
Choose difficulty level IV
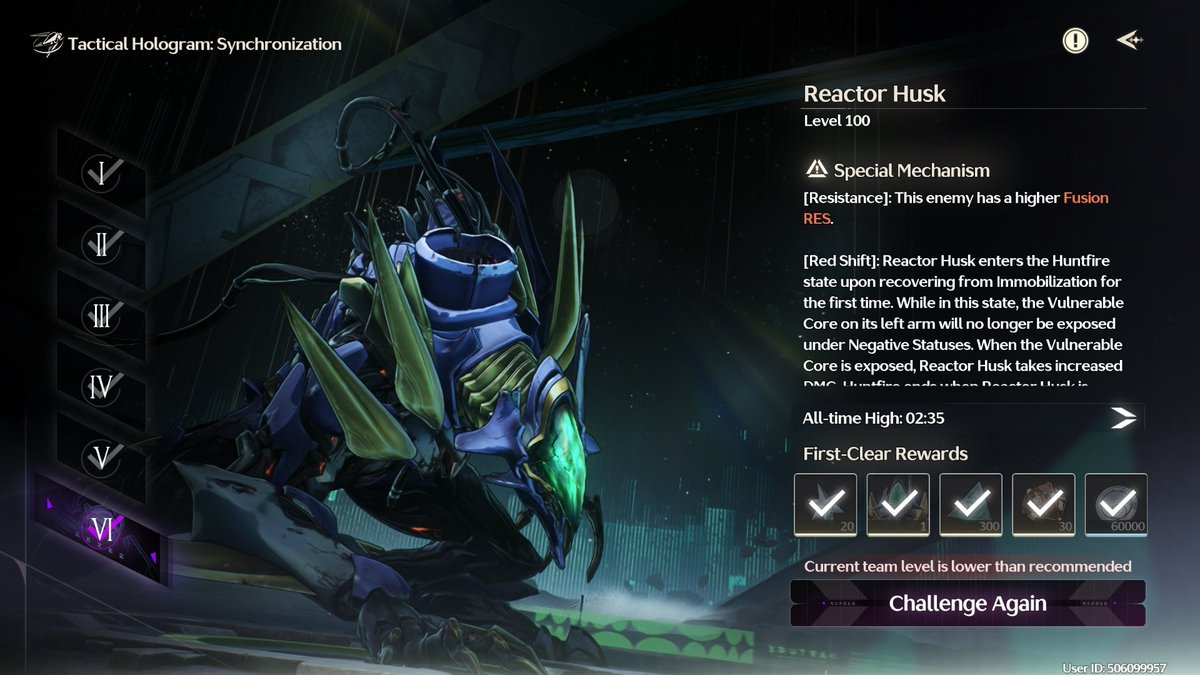[x=102, y=386]
